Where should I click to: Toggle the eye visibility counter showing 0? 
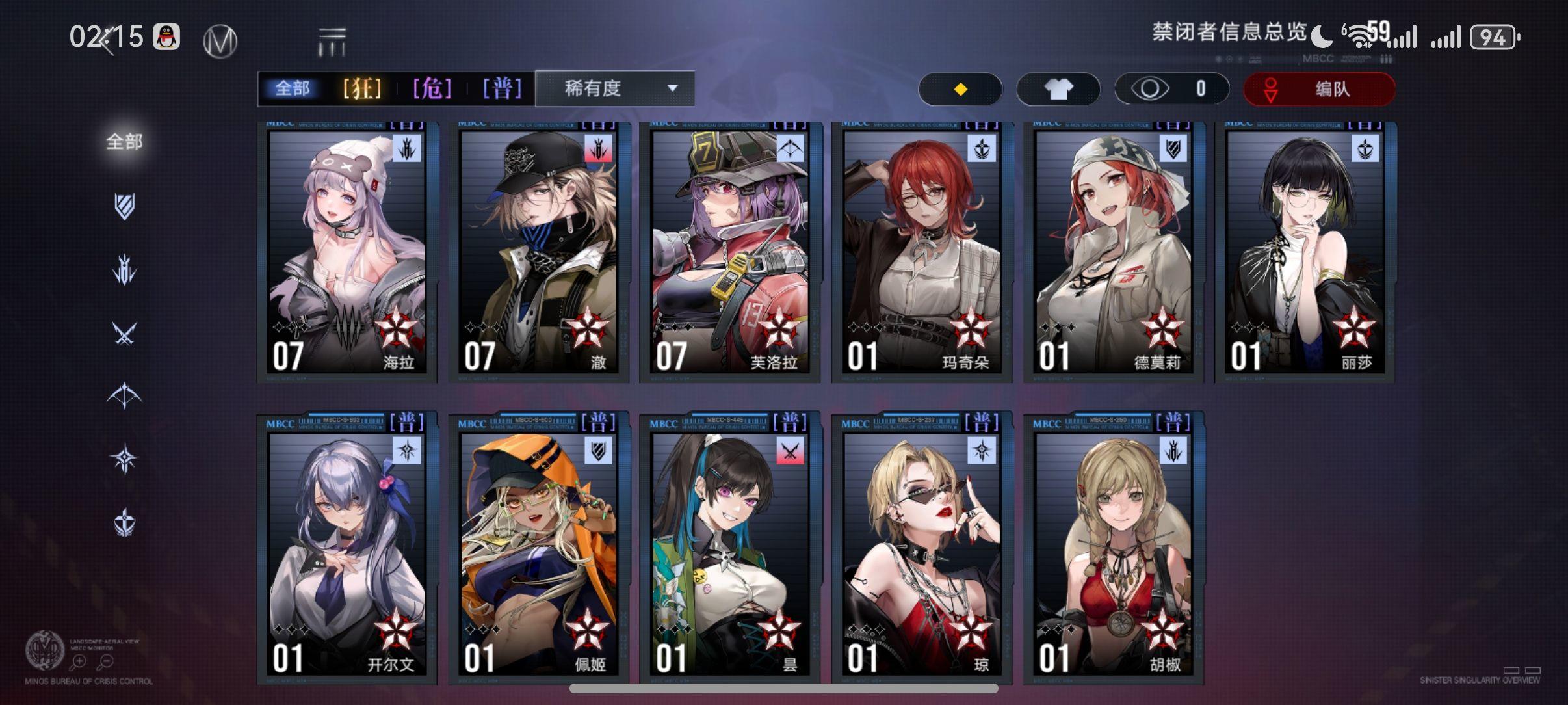click(1172, 88)
